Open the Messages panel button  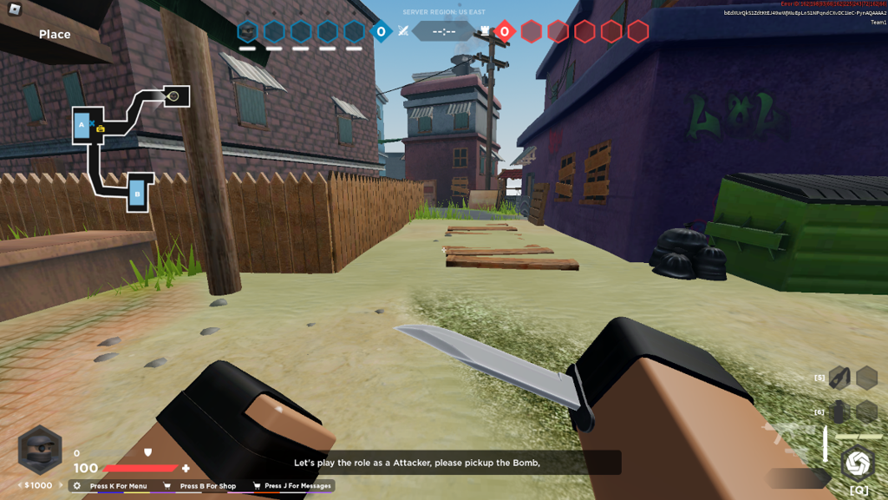(x=257, y=486)
